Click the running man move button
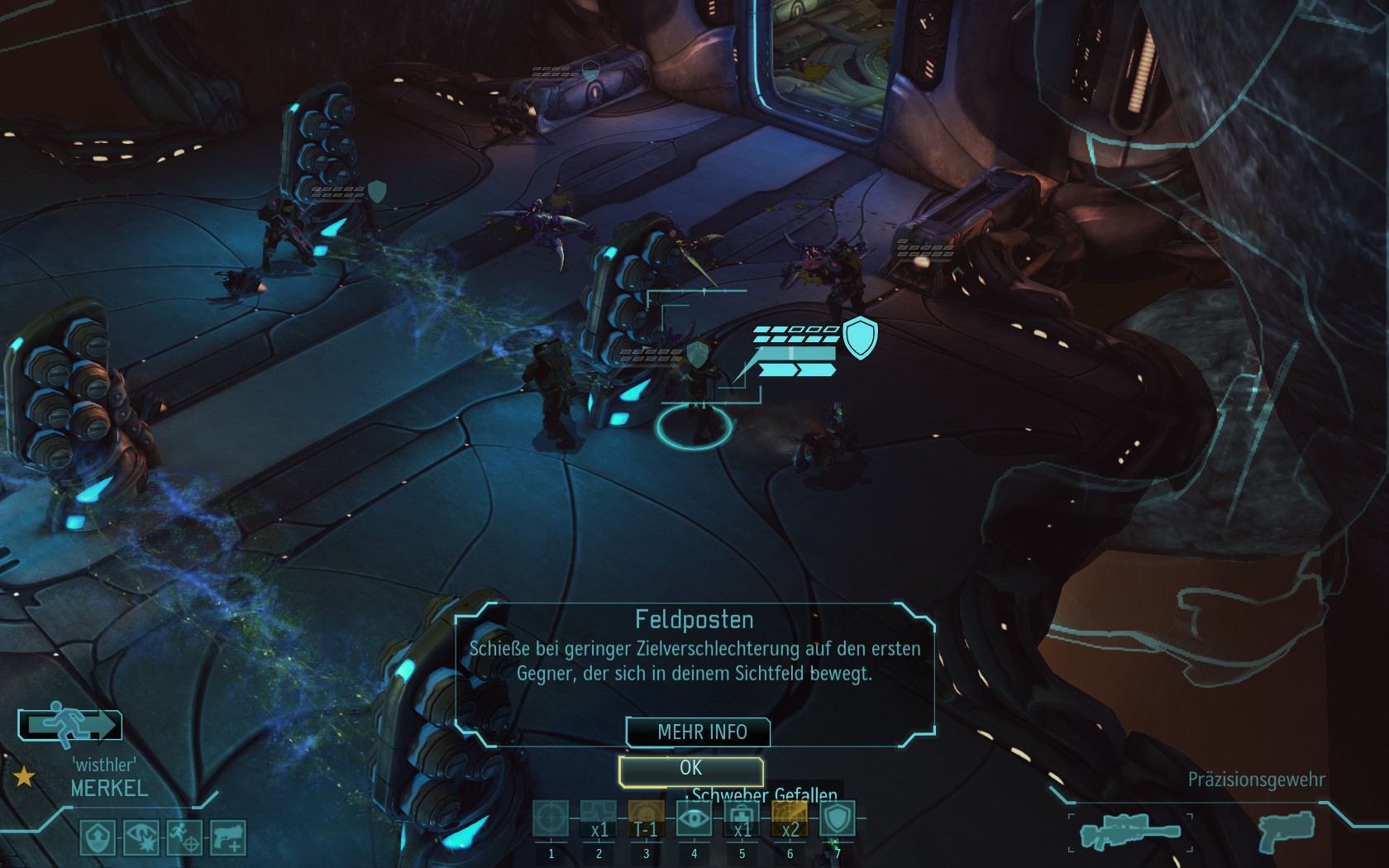1389x868 pixels. [x=70, y=725]
